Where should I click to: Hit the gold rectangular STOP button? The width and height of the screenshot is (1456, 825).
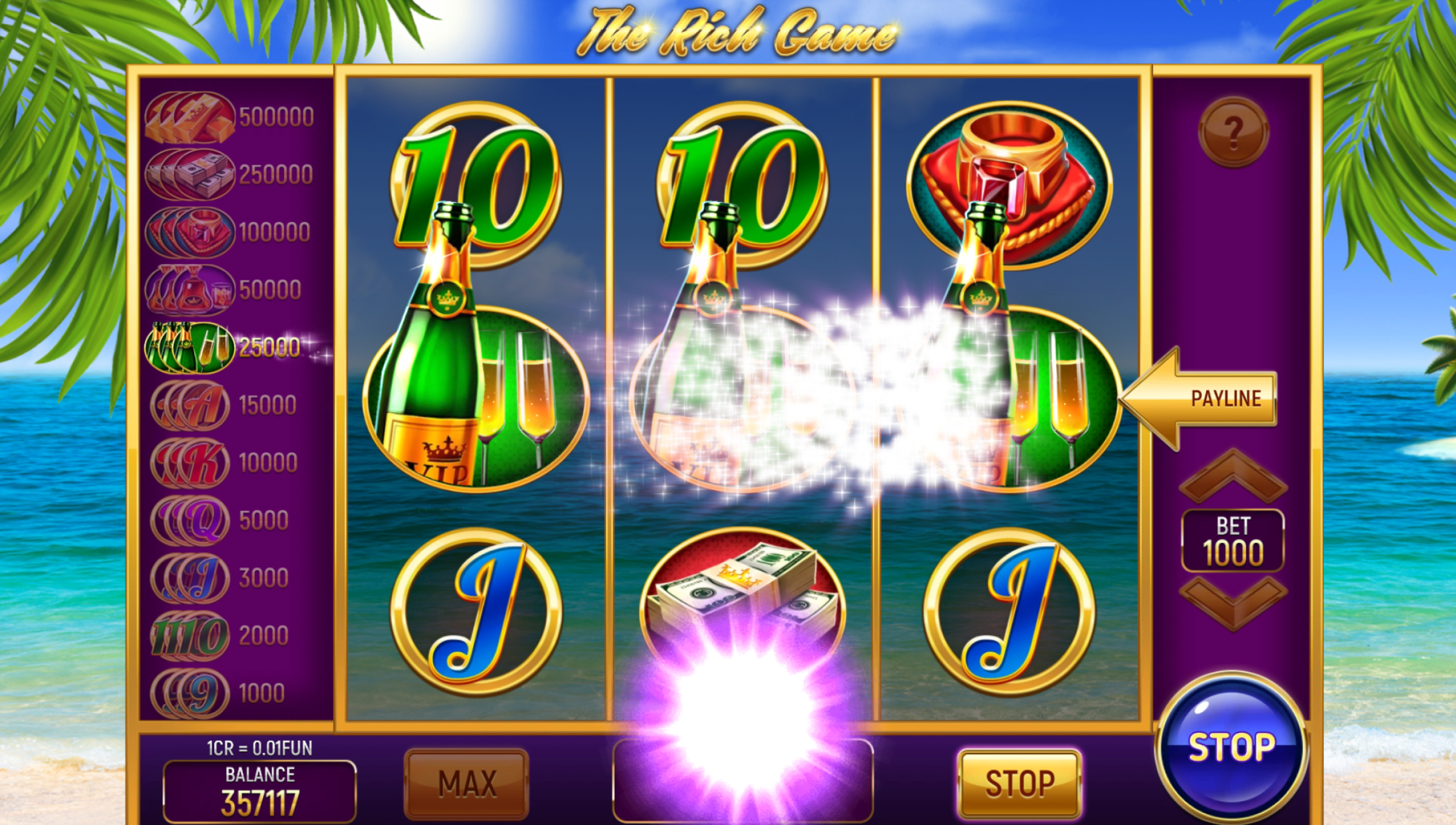point(1019,783)
